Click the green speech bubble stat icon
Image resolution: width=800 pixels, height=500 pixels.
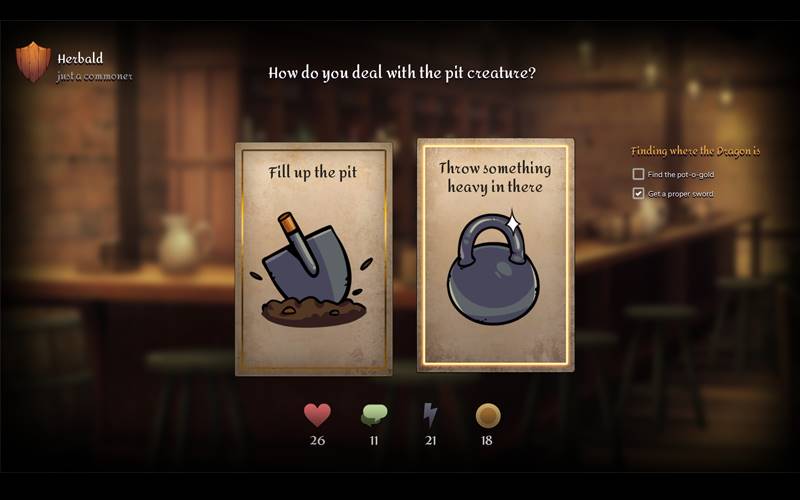(x=374, y=415)
